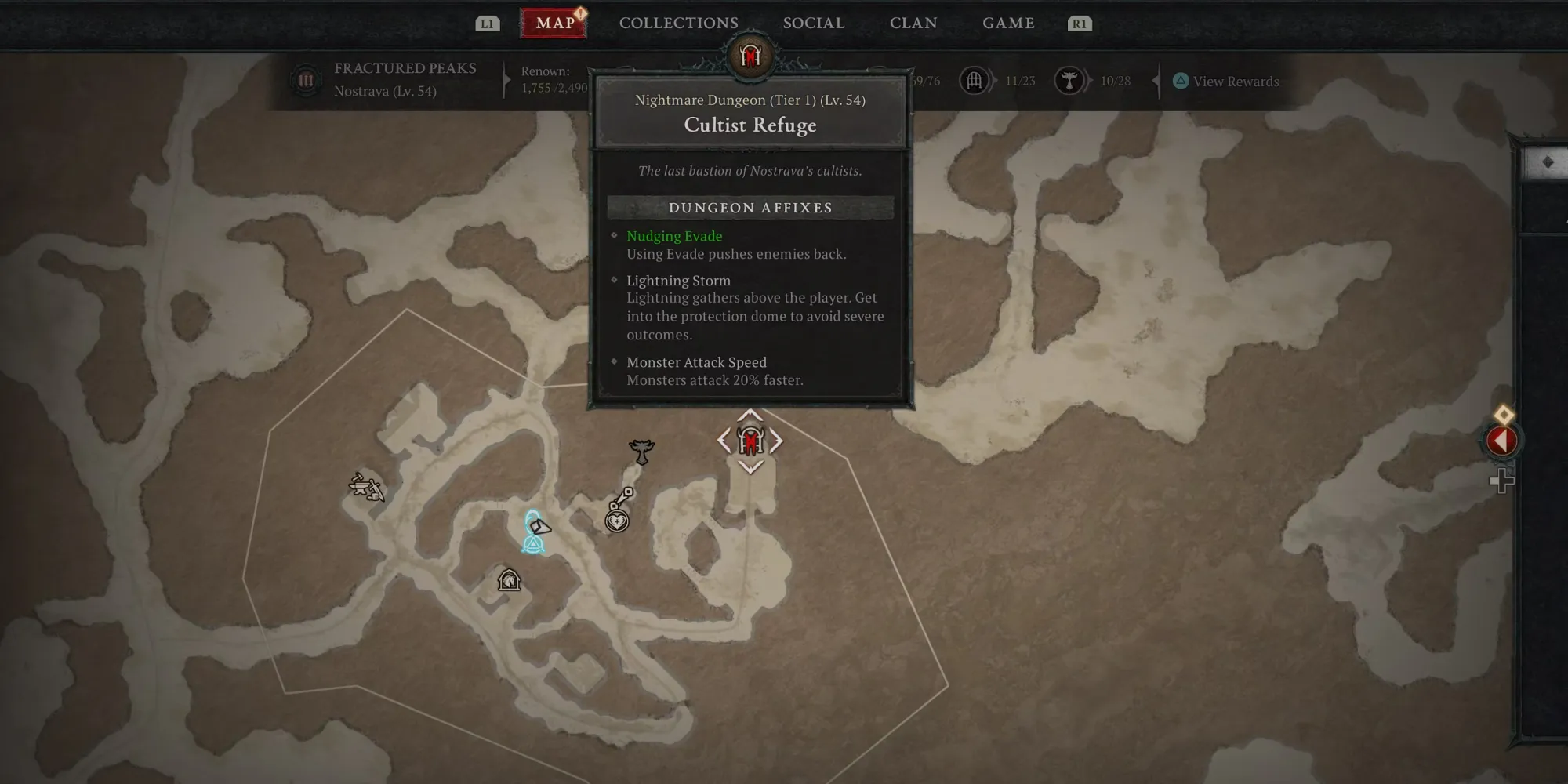Click the Altar of Lilith map marker
The width and height of the screenshot is (1568, 784).
[641, 451]
